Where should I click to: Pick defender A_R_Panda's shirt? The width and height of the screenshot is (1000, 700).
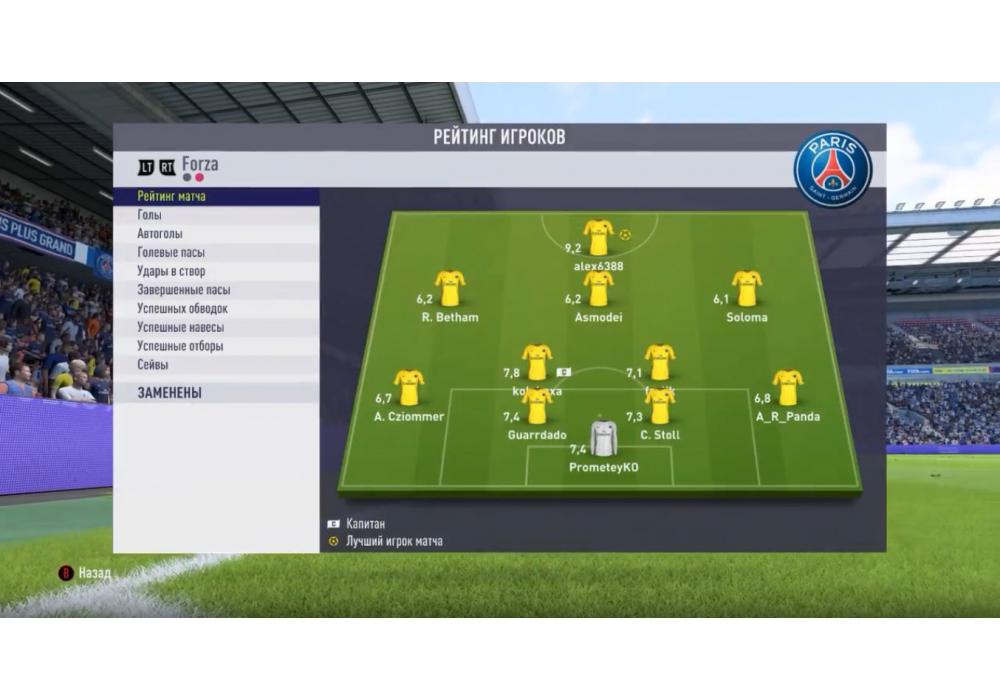(x=788, y=387)
